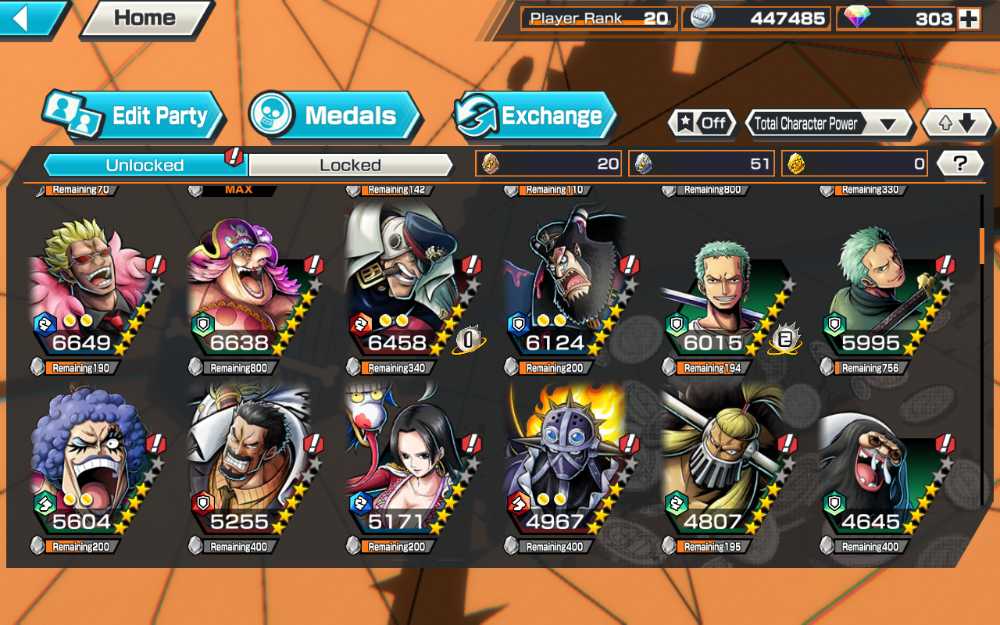
Task: Go back with the arrow button
Action: pyautogui.click(x=30, y=18)
